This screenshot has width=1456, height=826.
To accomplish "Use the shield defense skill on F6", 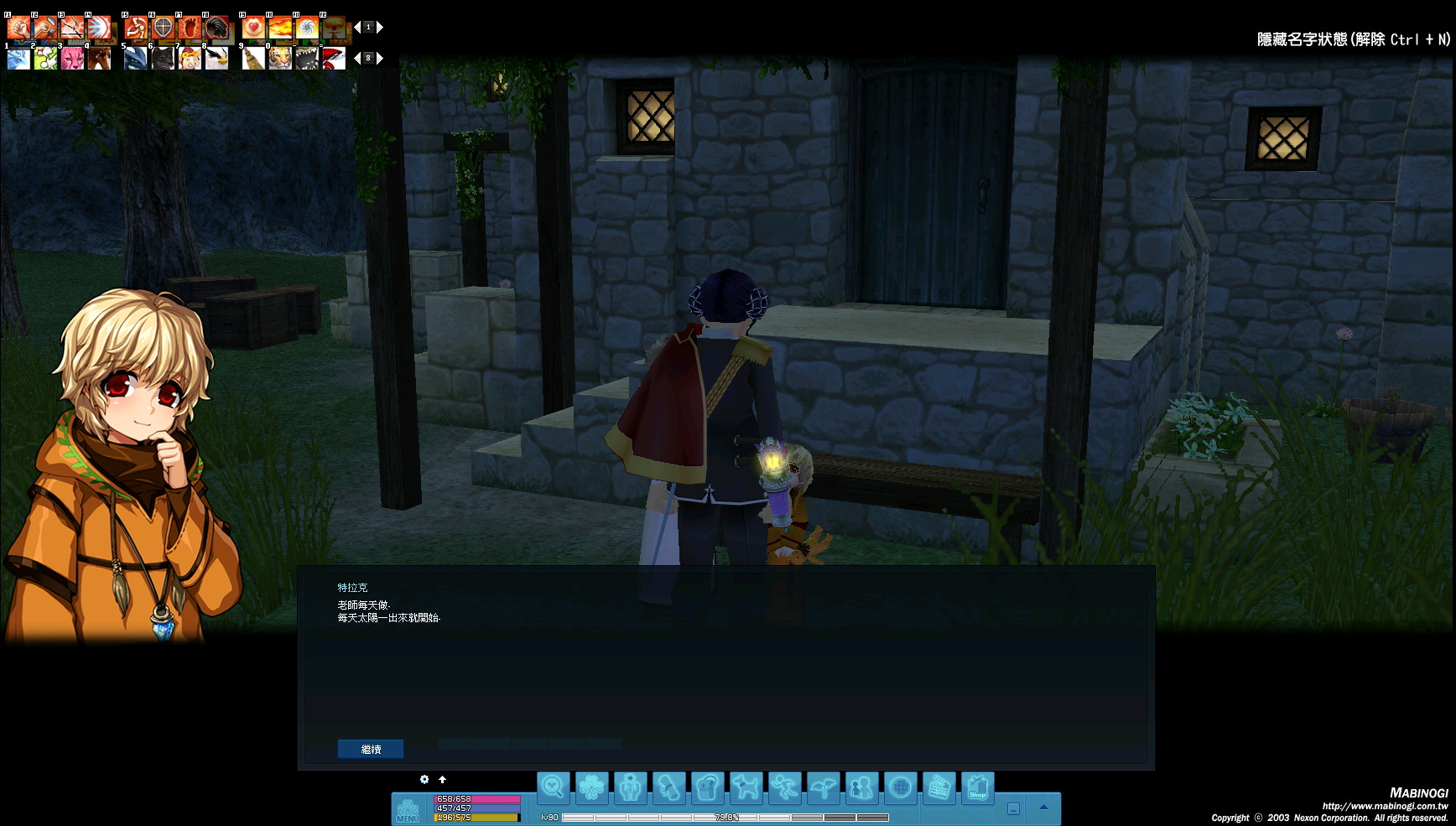I will [x=163, y=28].
